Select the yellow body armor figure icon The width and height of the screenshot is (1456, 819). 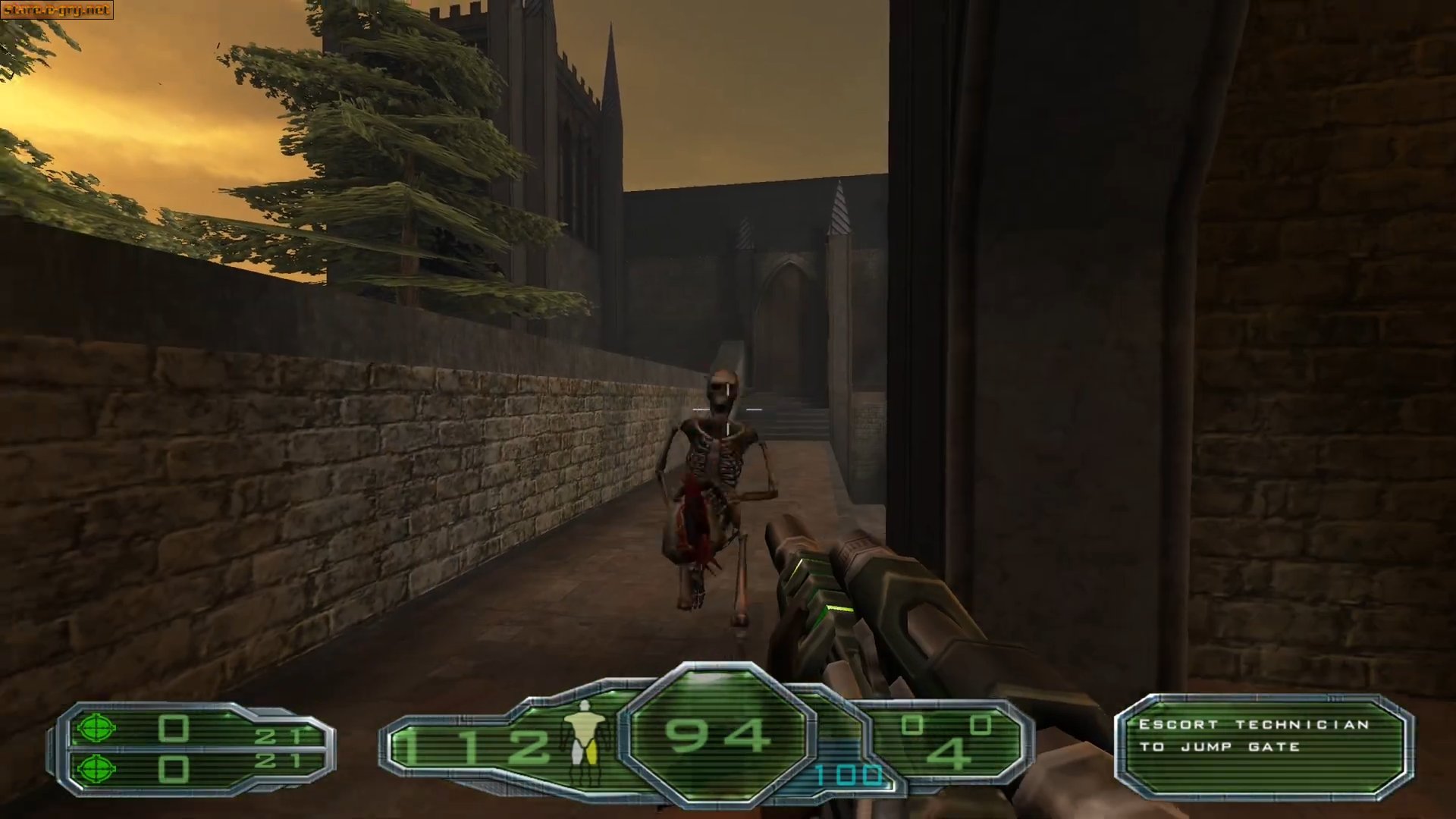584,733
